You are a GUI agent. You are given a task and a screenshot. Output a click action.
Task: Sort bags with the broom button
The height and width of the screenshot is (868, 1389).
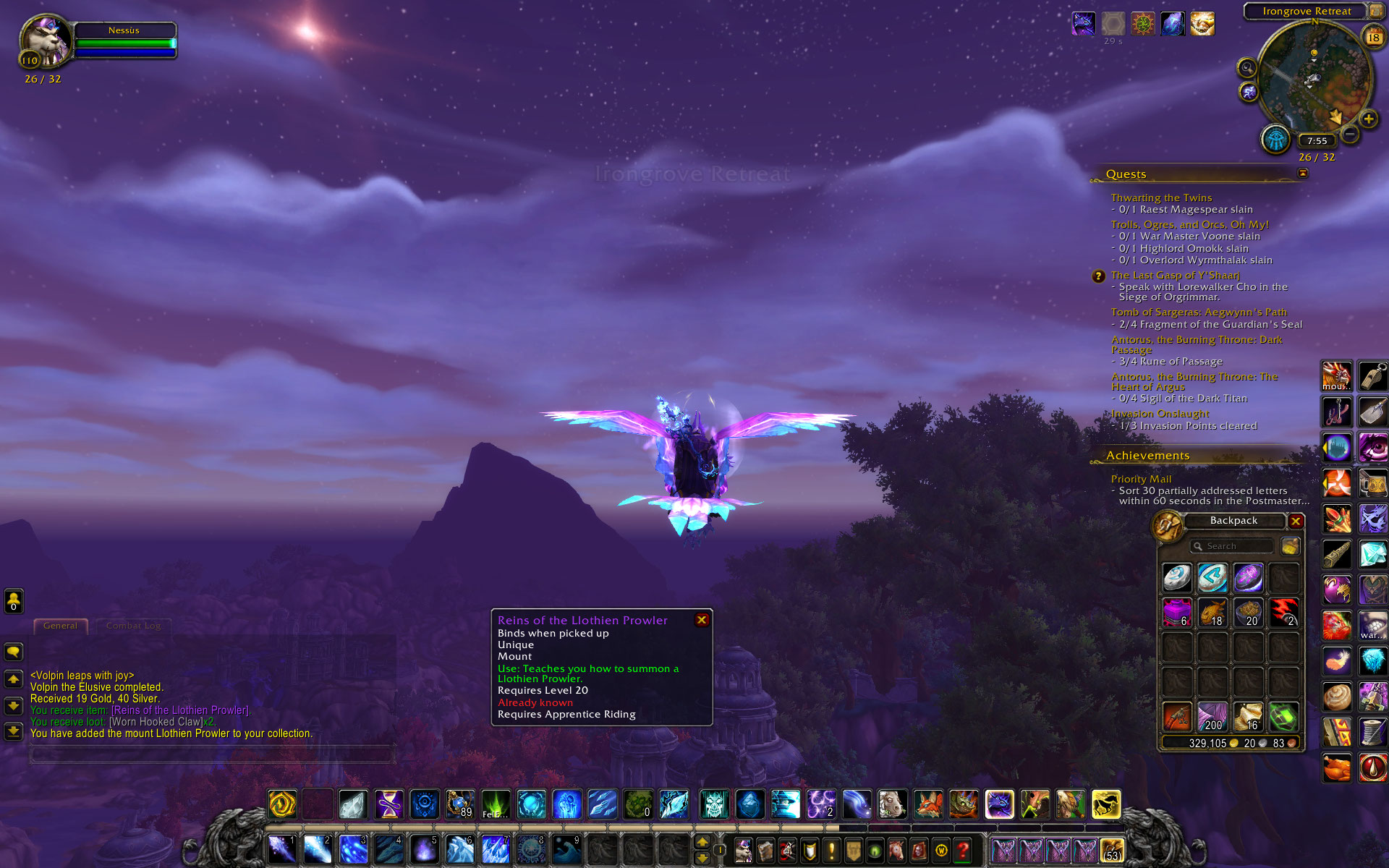(x=1290, y=546)
